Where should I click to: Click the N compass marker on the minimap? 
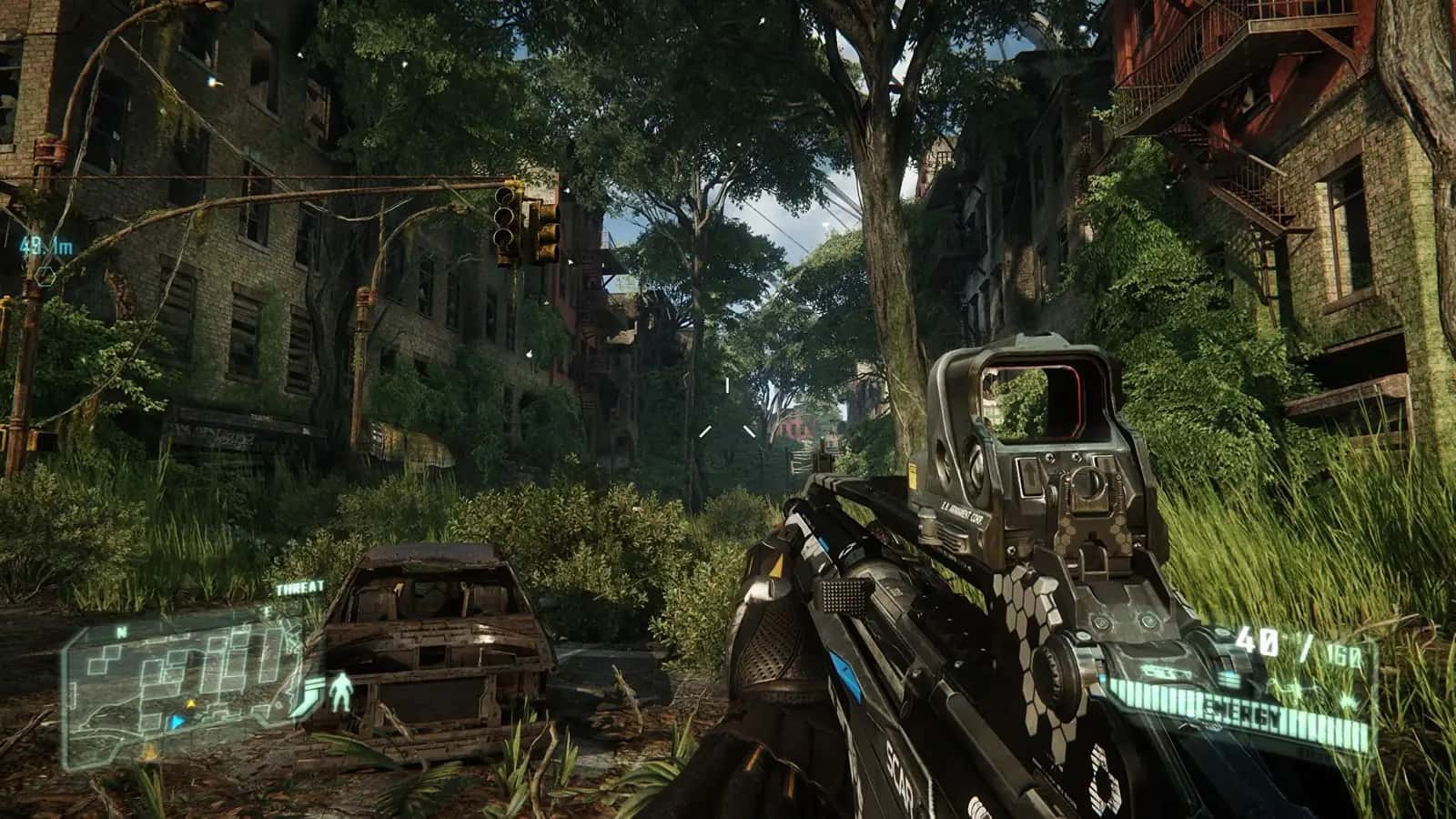coord(120,632)
